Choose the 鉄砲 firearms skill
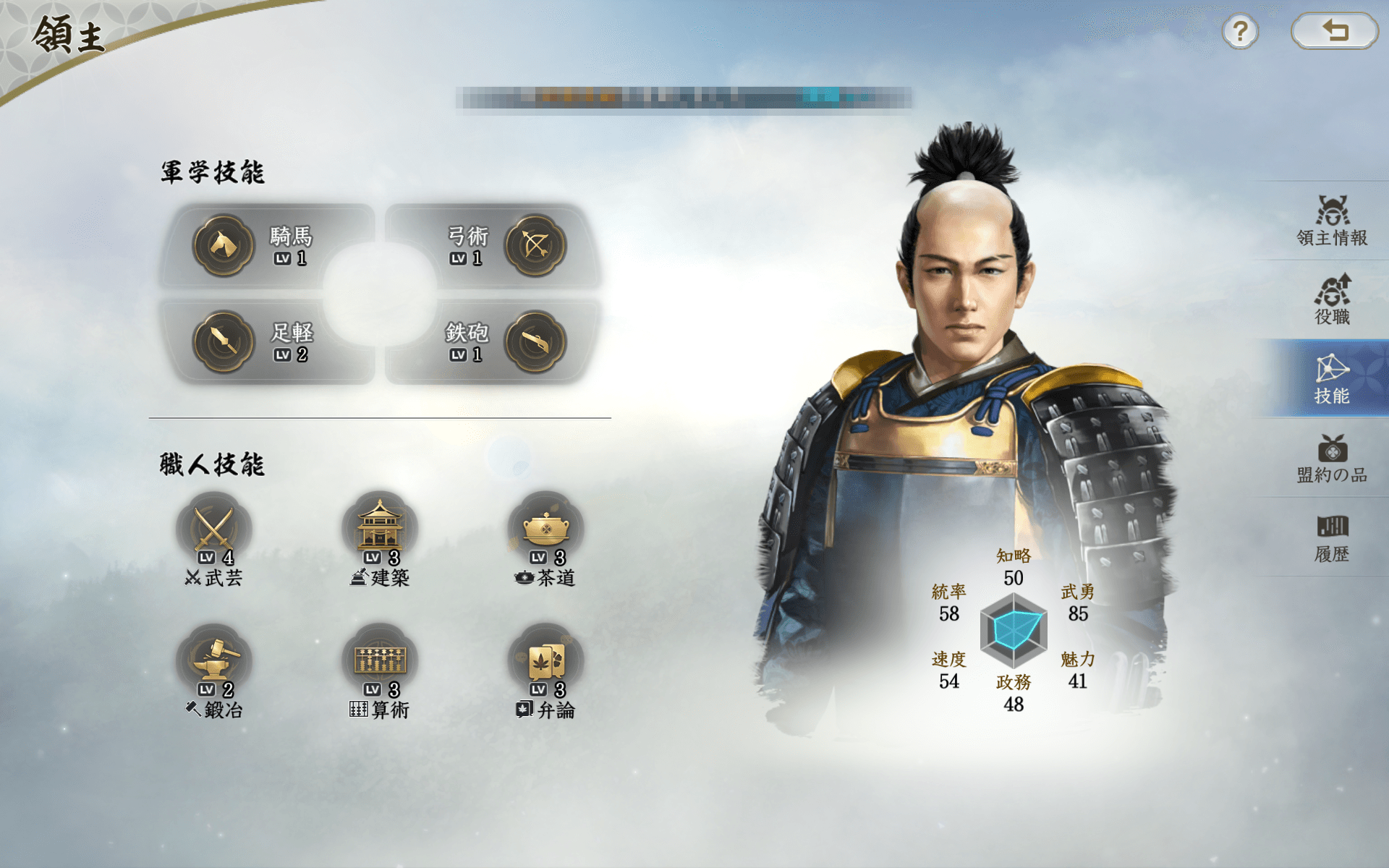Screen dimensions: 1389x868 tap(492, 342)
